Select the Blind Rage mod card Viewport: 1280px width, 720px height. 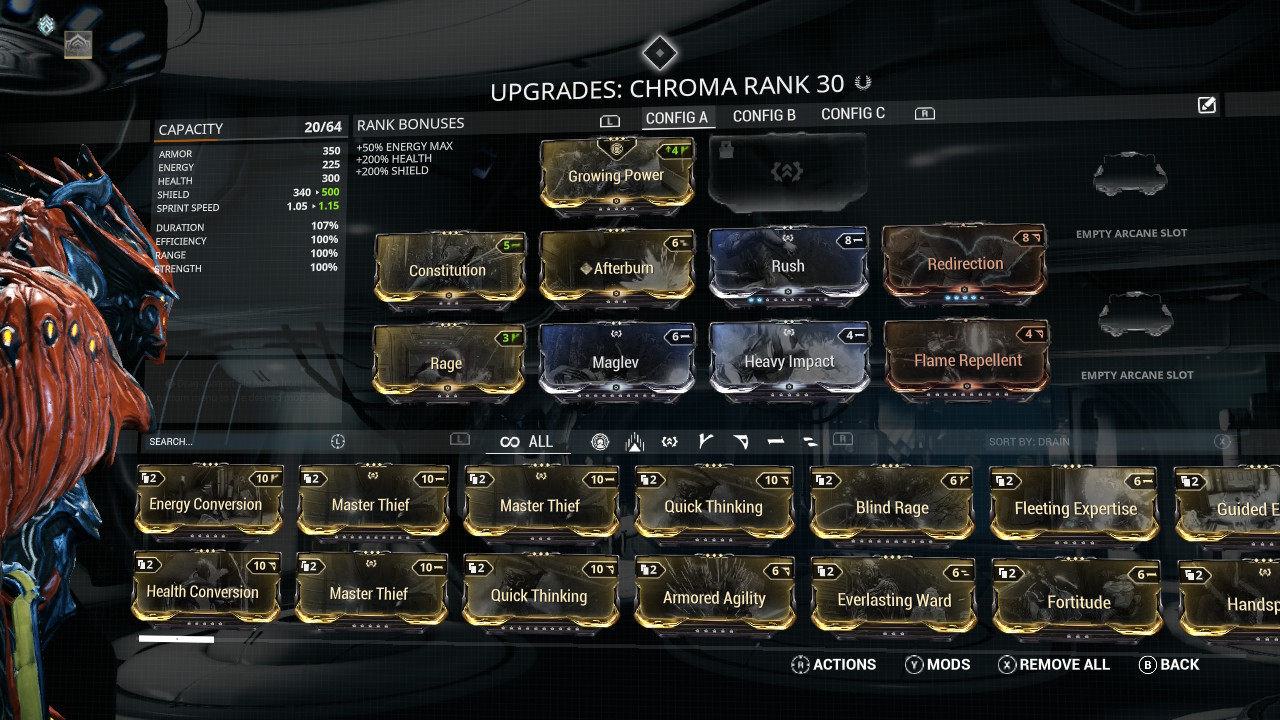[x=891, y=506]
